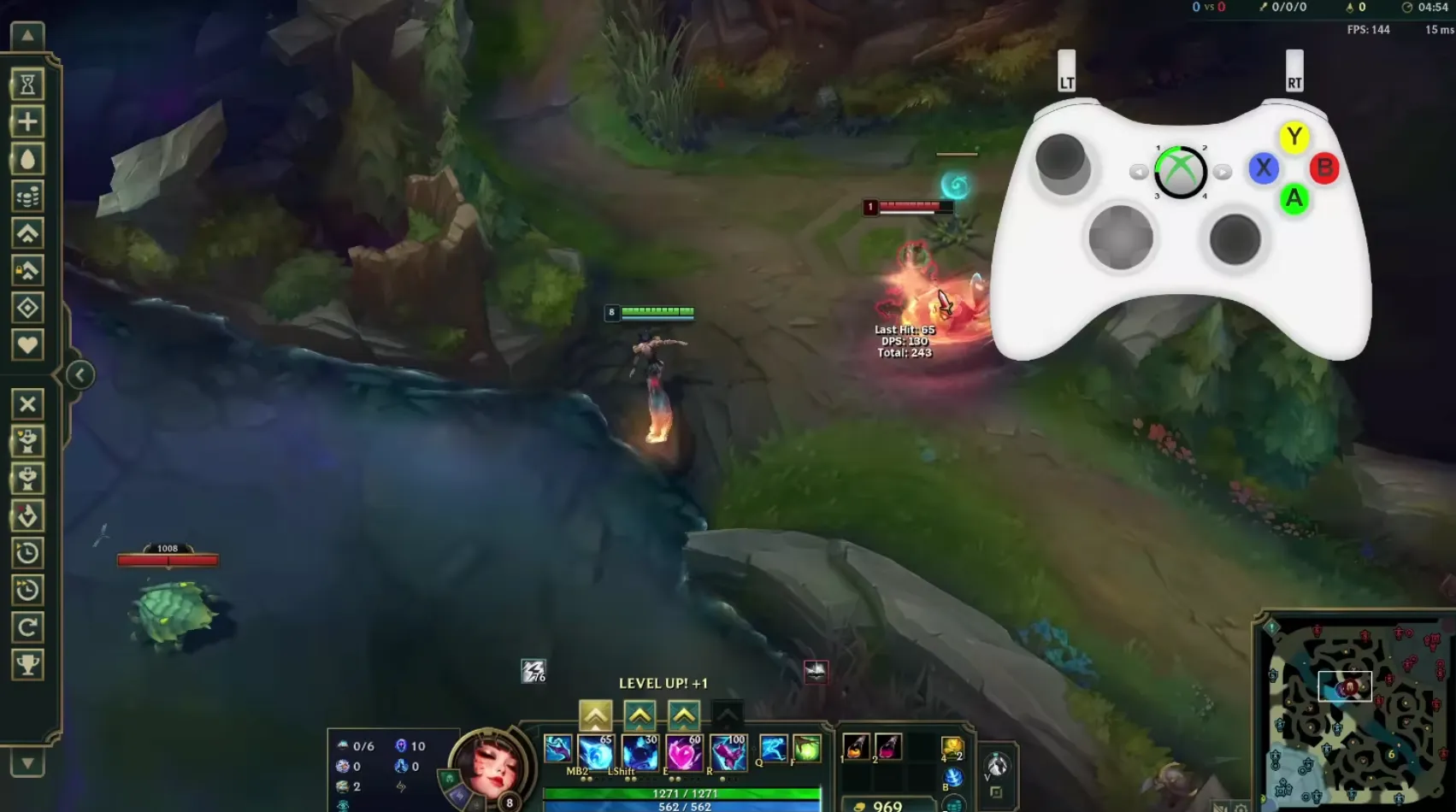Viewport: 1456px width, 812px height.
Task: Toggle infinite cooldowns clock icon
Action: pos(28,553)
